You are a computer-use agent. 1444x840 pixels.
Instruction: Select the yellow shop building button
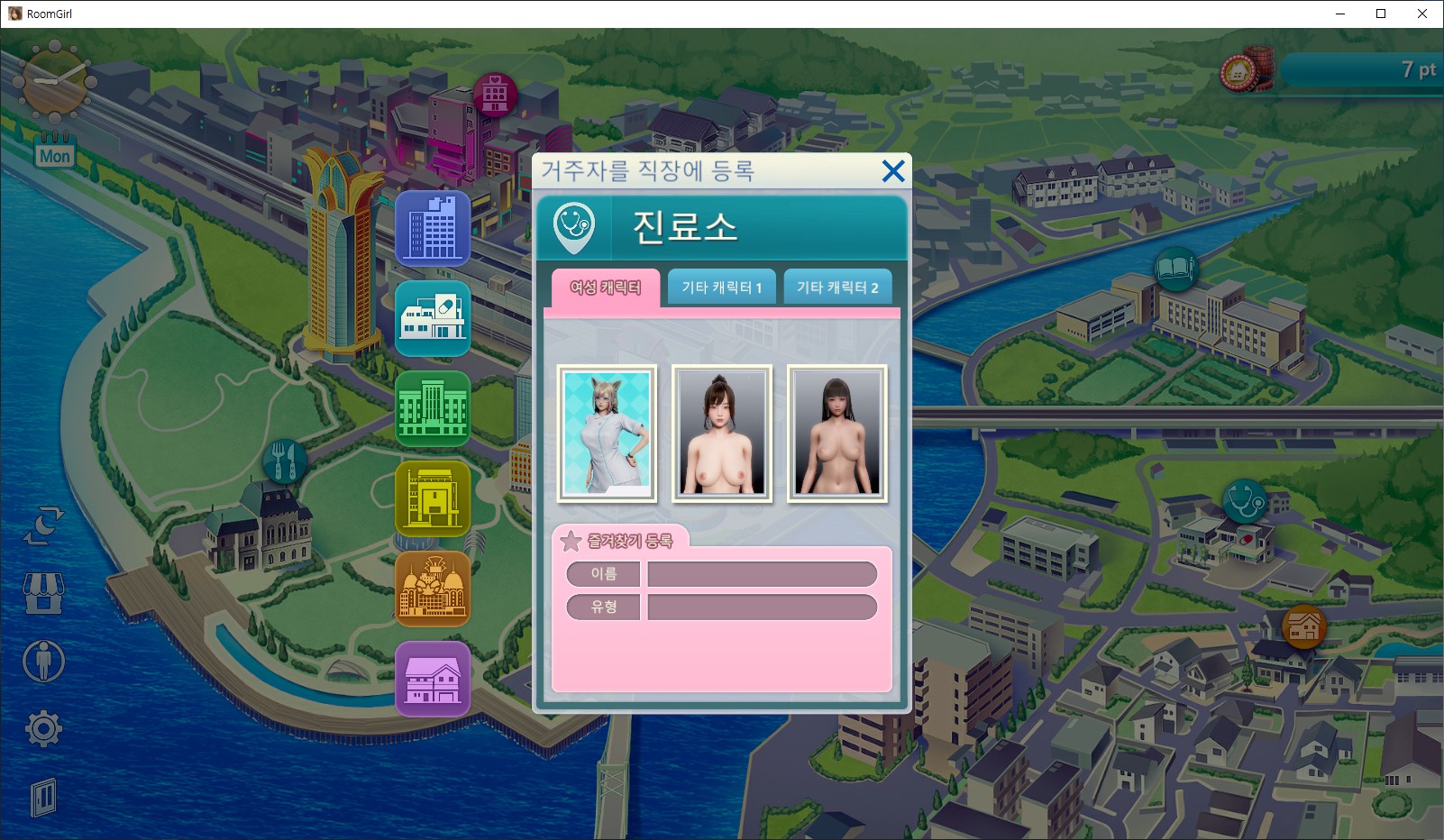[x=433, y=498]
